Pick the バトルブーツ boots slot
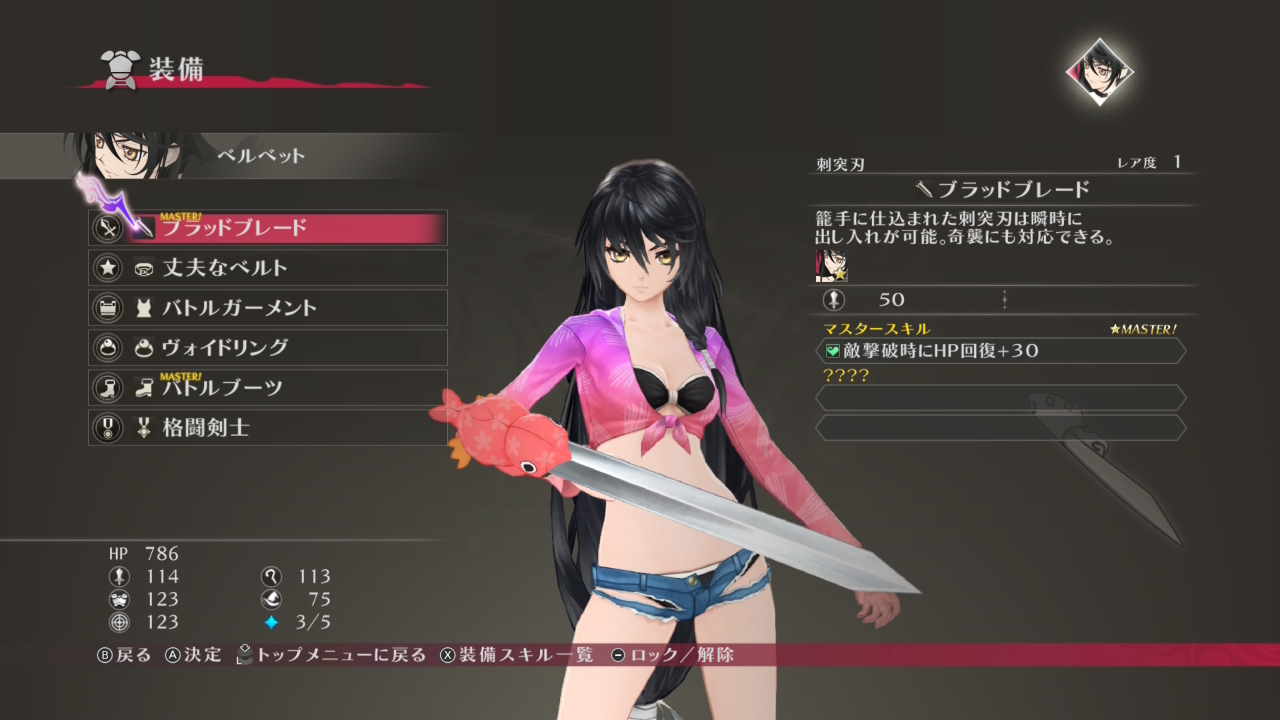 point(268,388)
